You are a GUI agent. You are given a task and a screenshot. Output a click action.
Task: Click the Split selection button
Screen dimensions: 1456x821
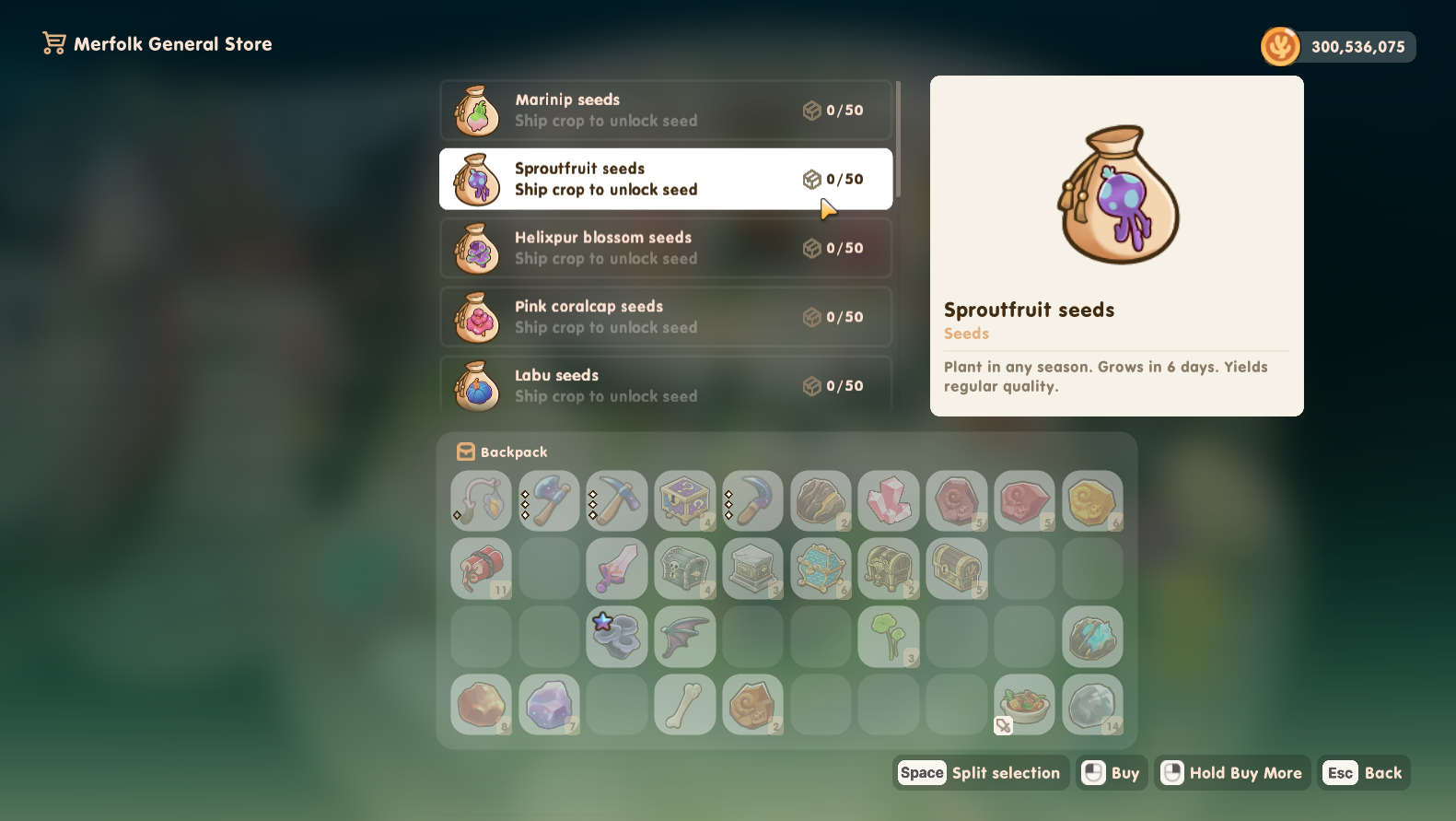[x=981, y=773]
